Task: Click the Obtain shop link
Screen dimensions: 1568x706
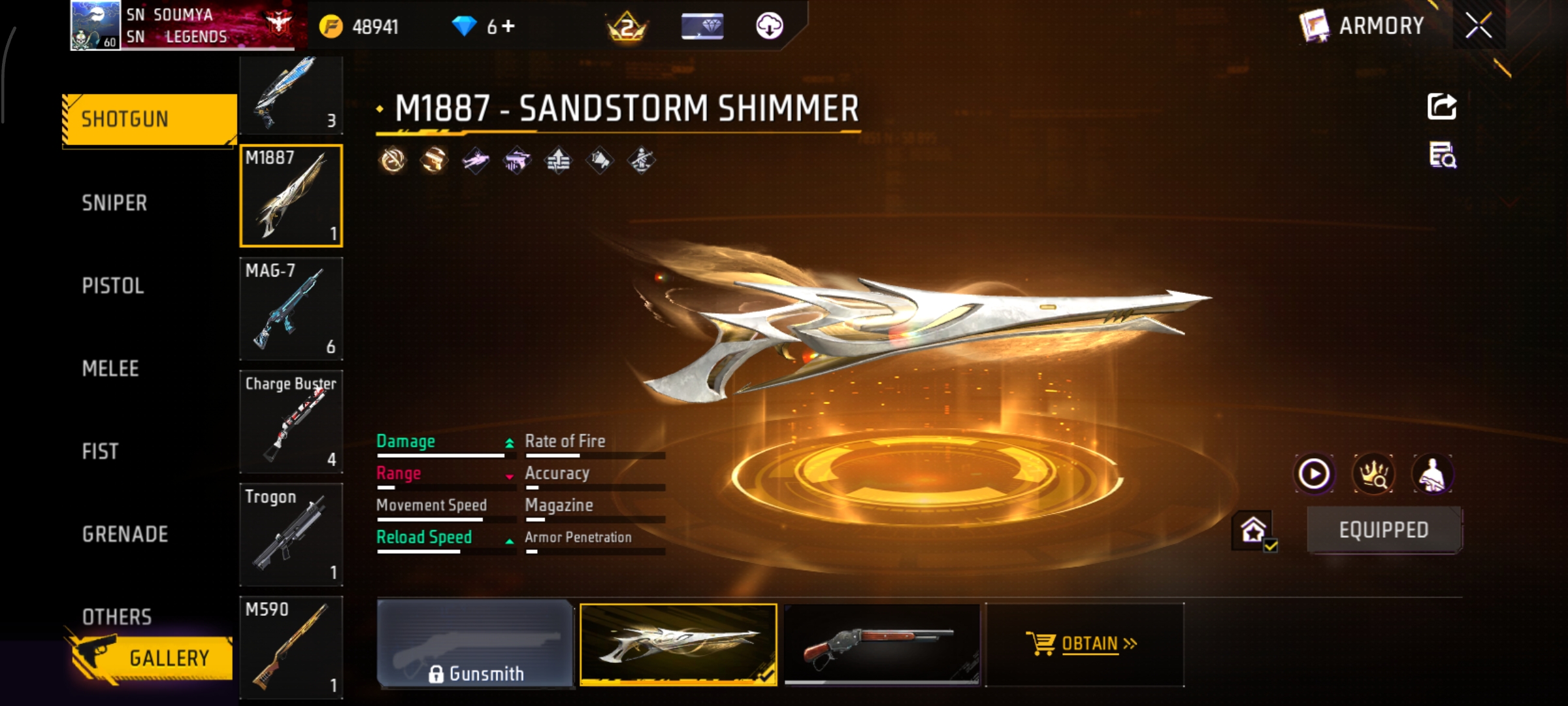Action: click(x=1083, y=645)
